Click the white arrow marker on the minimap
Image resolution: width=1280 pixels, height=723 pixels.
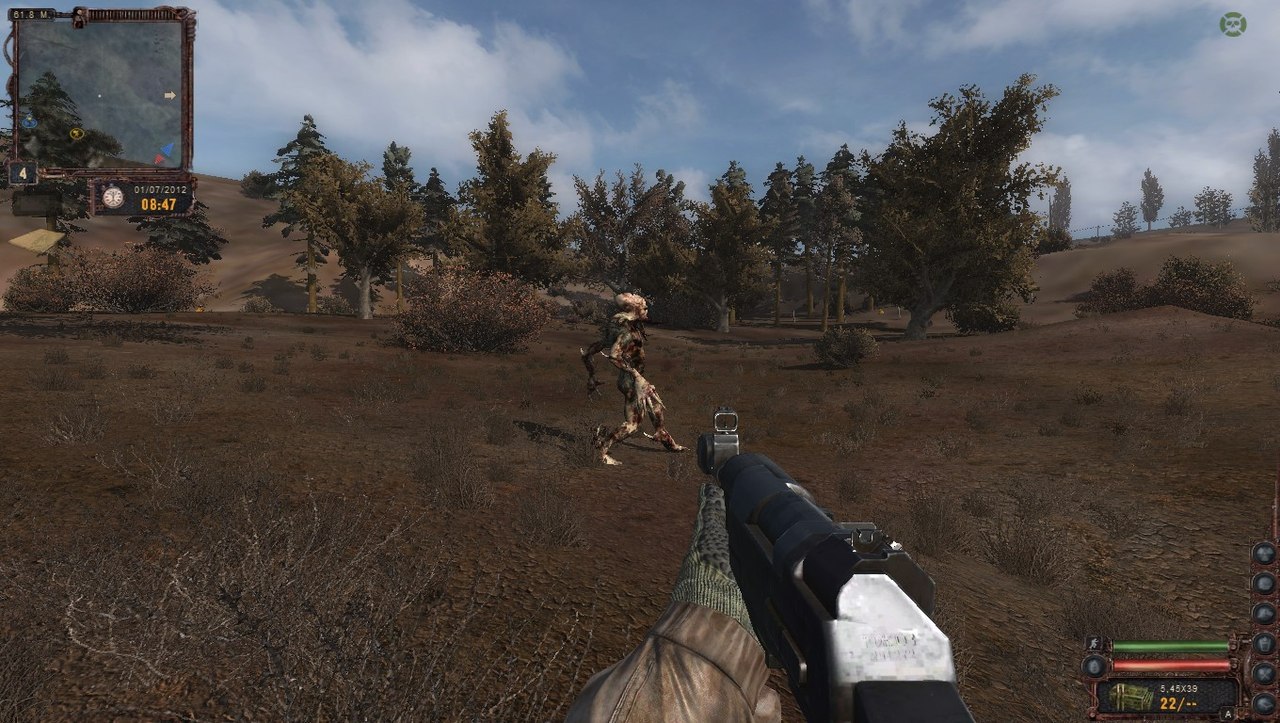tap(170, 95)
